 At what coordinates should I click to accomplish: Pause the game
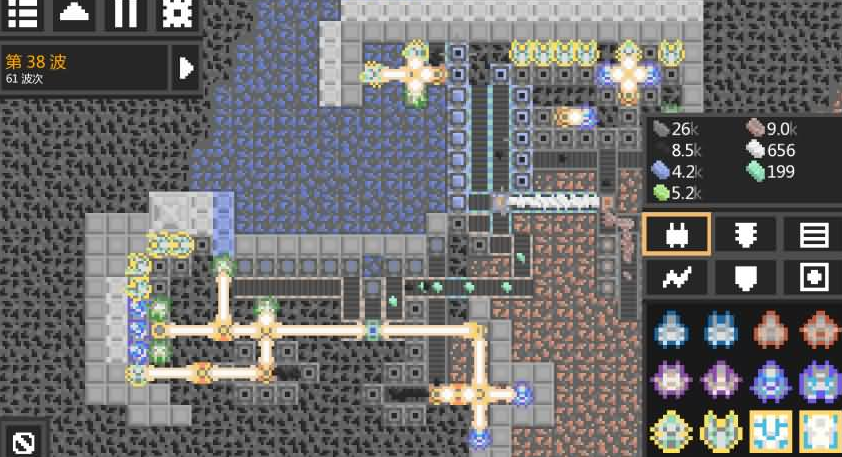click(x=126, y=14)
